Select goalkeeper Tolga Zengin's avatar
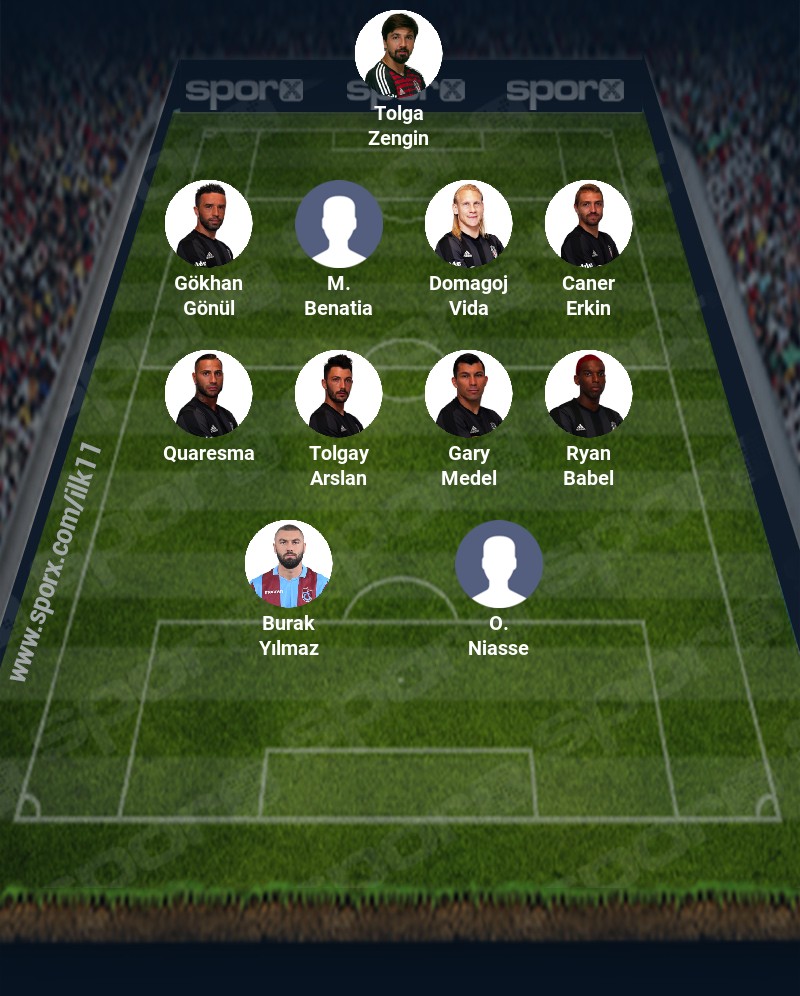This screenshot has height=996, width=800. pos(398,53)
